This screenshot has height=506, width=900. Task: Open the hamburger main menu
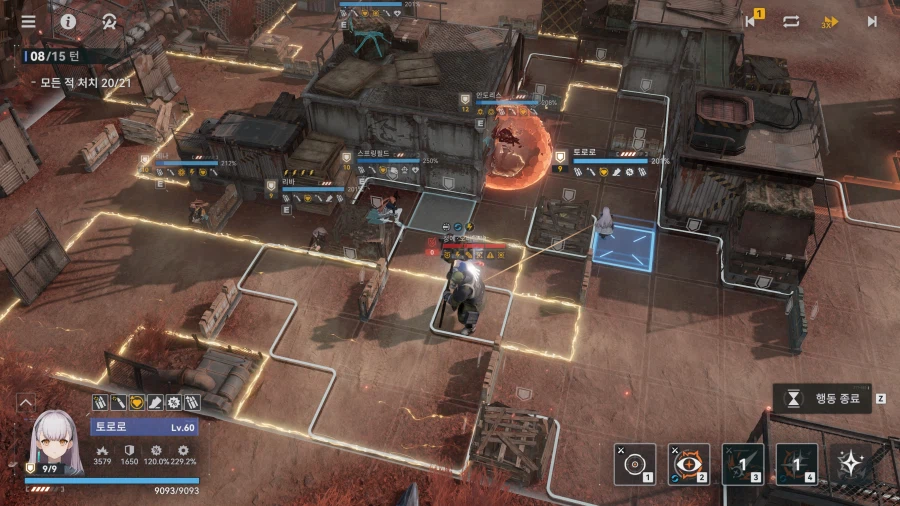[28, 21]
